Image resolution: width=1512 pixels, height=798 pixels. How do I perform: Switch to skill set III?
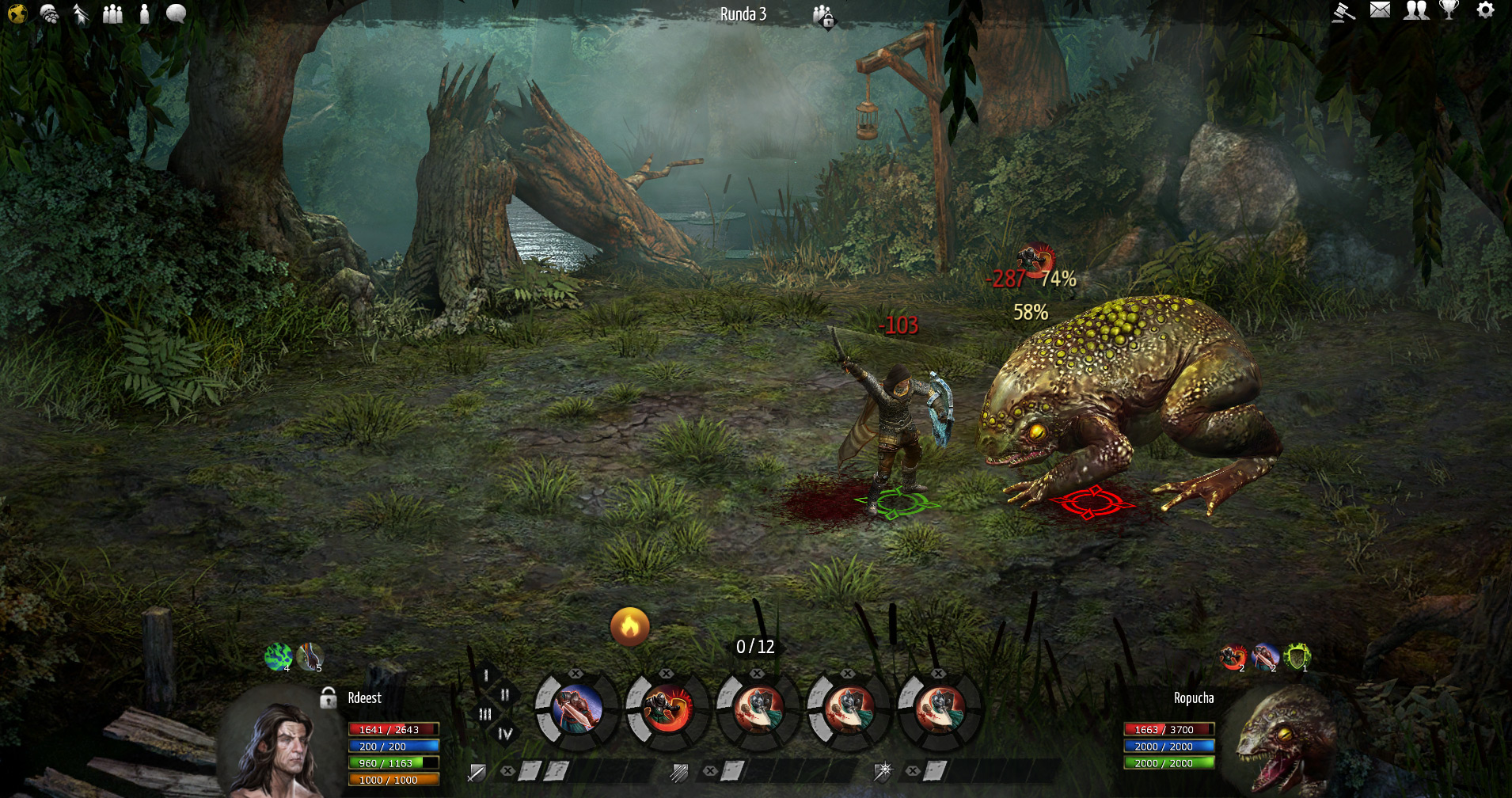[485, 714]
